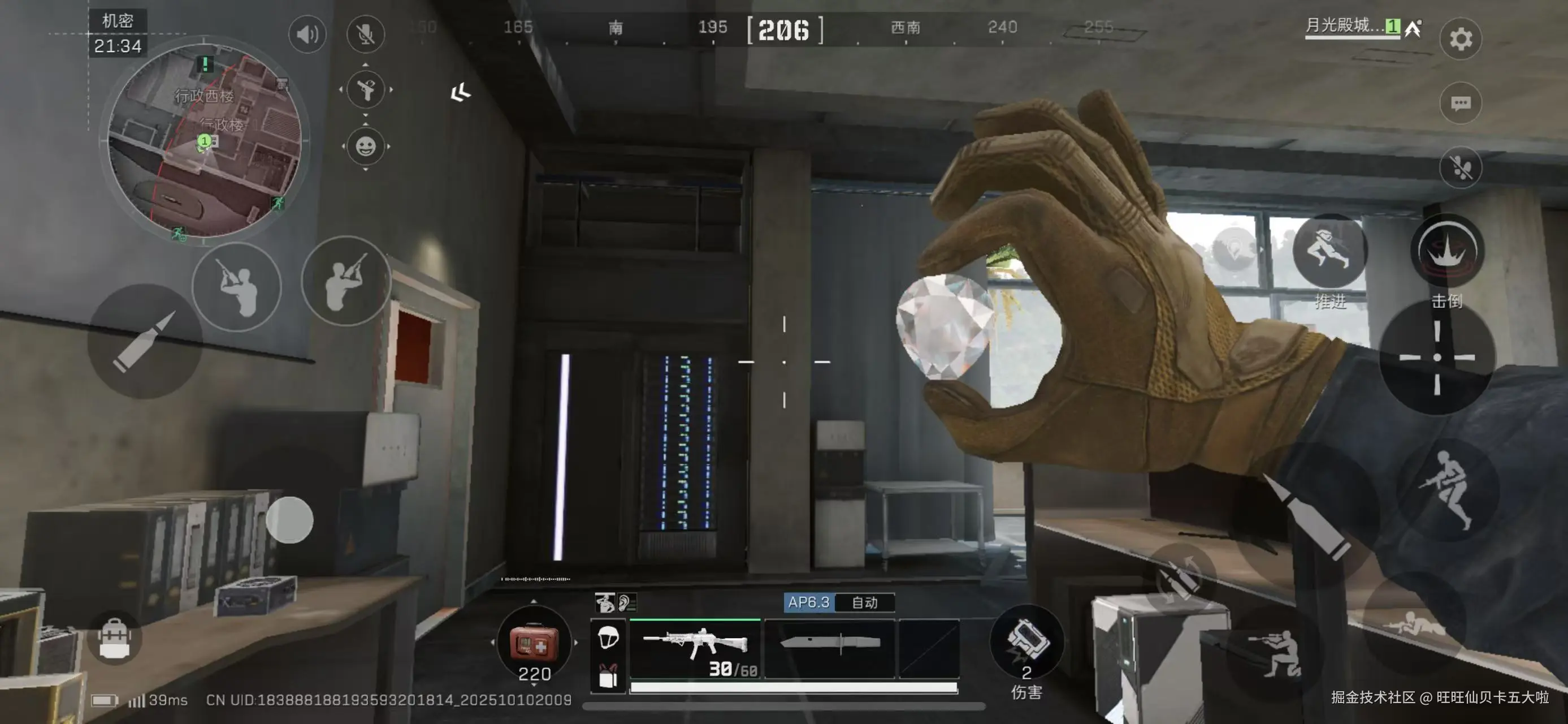Use the 伤害 tactical item

[1026, 643]
